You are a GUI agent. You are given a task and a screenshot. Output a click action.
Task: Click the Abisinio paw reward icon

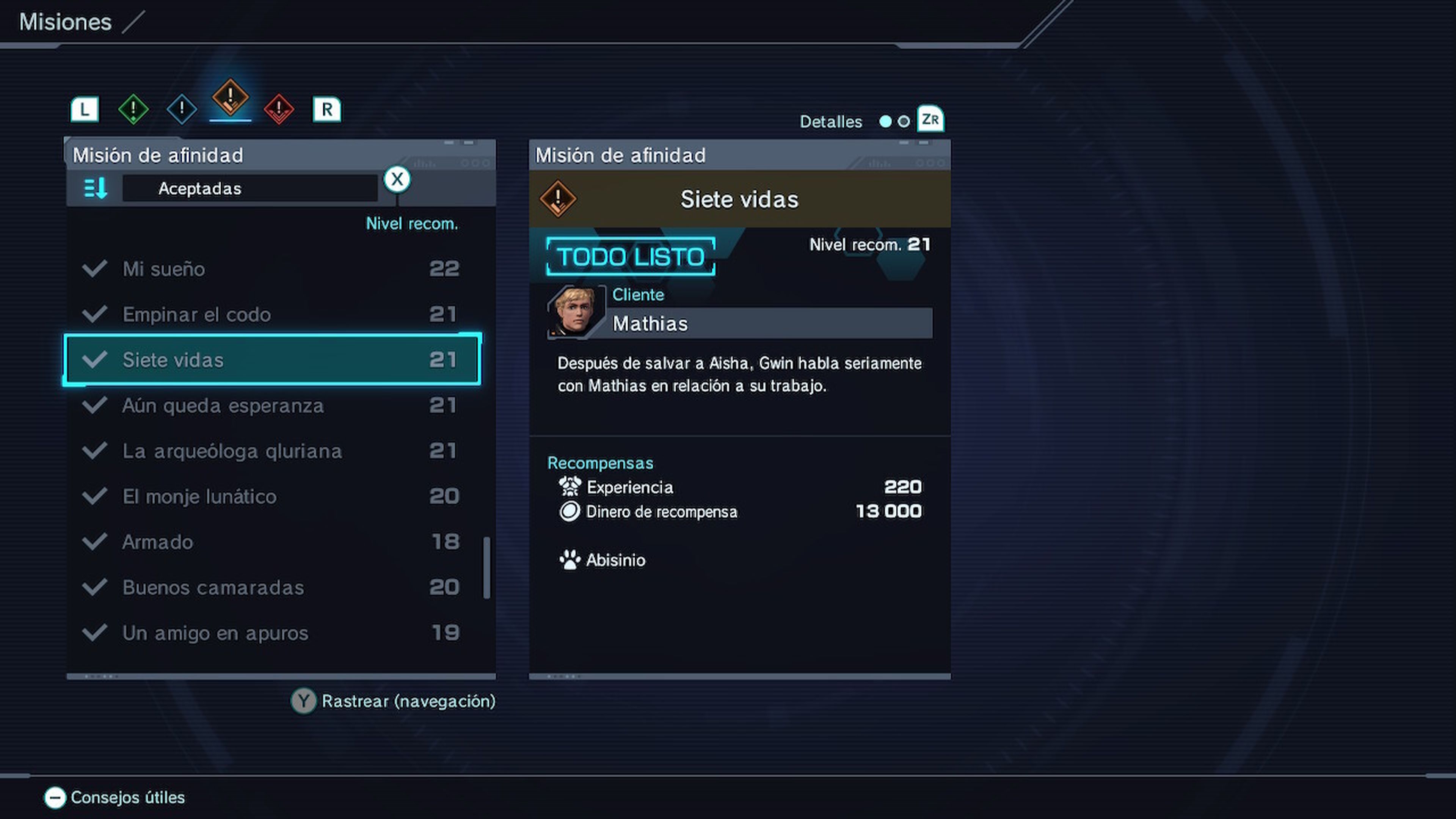click(570, 560)
